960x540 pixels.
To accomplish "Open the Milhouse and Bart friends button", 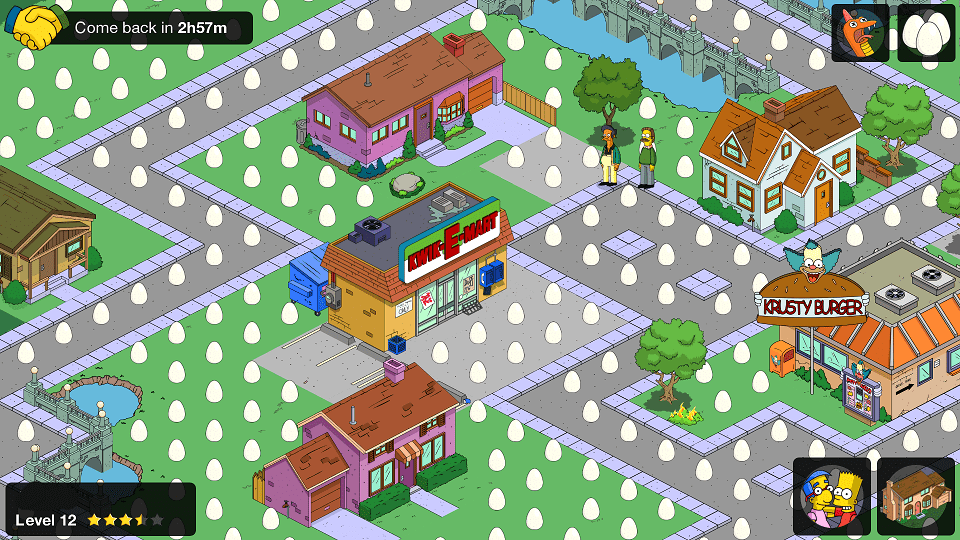I will coord(831,496).
